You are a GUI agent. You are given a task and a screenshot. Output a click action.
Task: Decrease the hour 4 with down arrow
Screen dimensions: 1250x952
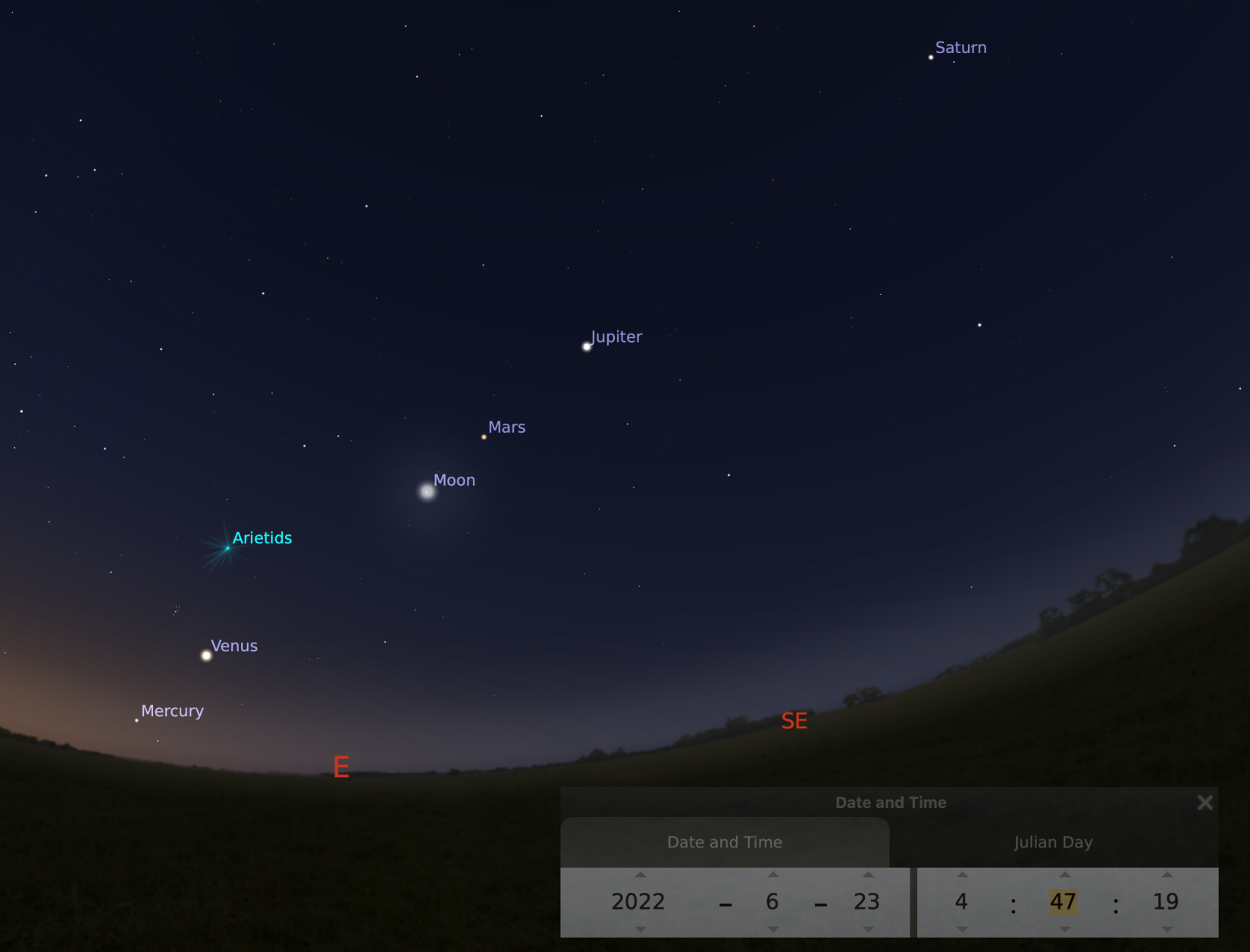(x=960, y=929)
